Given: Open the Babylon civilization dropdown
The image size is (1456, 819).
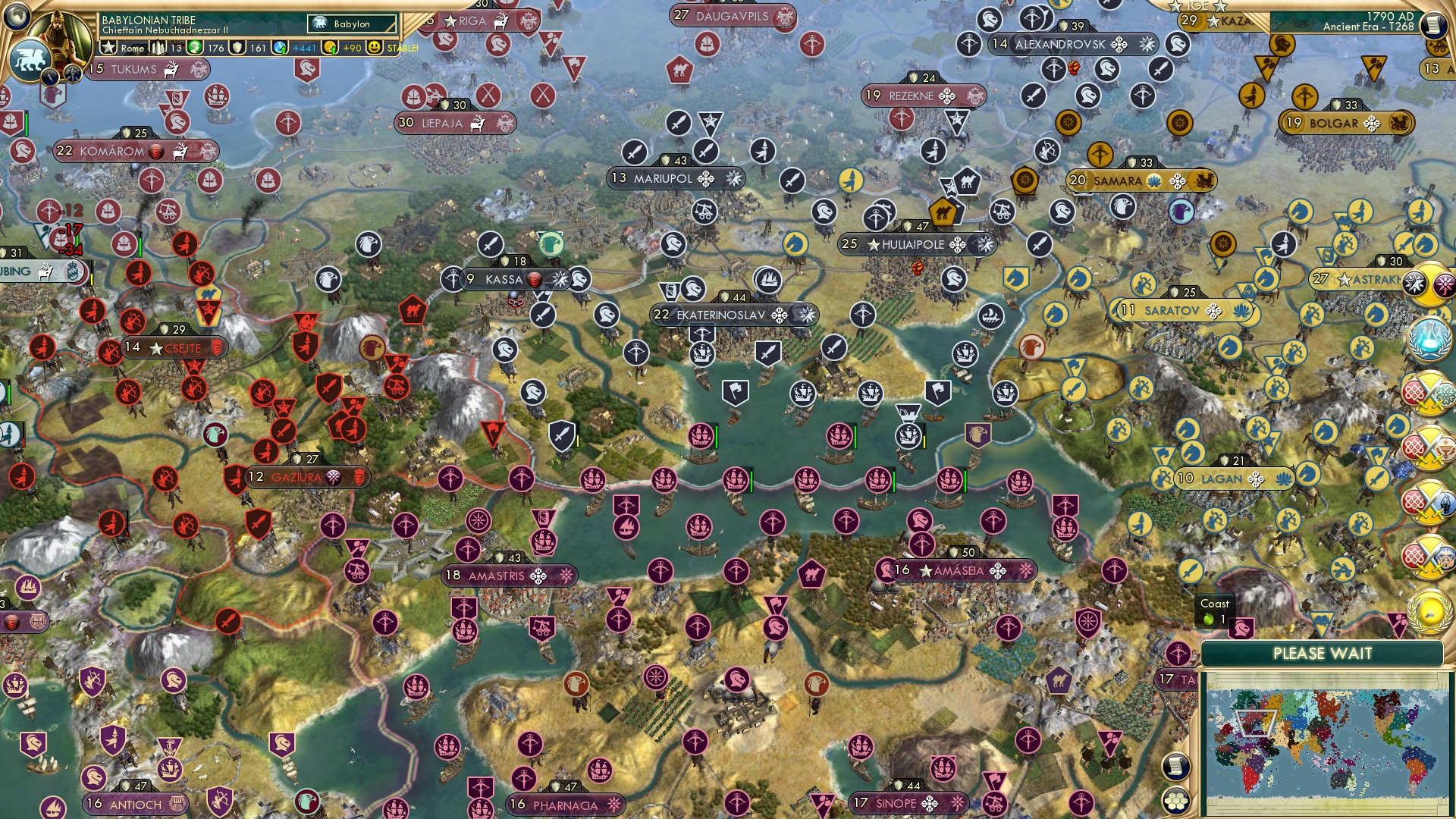Looking at the screenshot, I should (x=353, y=24).
